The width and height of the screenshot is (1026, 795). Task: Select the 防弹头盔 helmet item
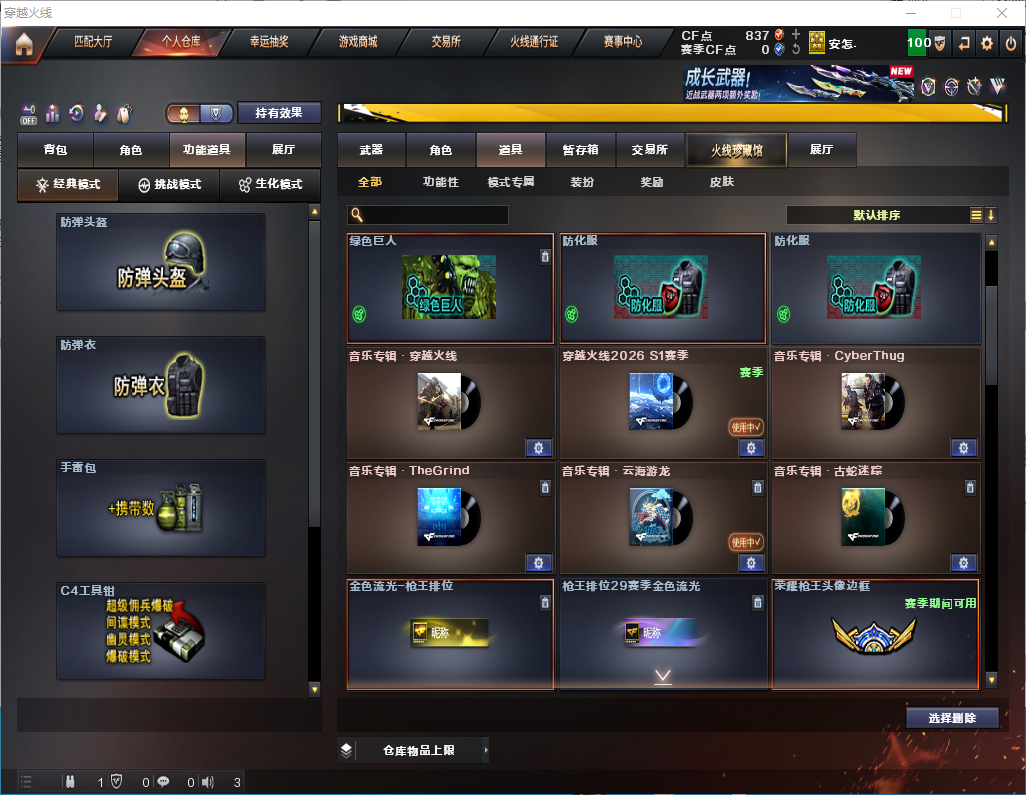point(161,262)
